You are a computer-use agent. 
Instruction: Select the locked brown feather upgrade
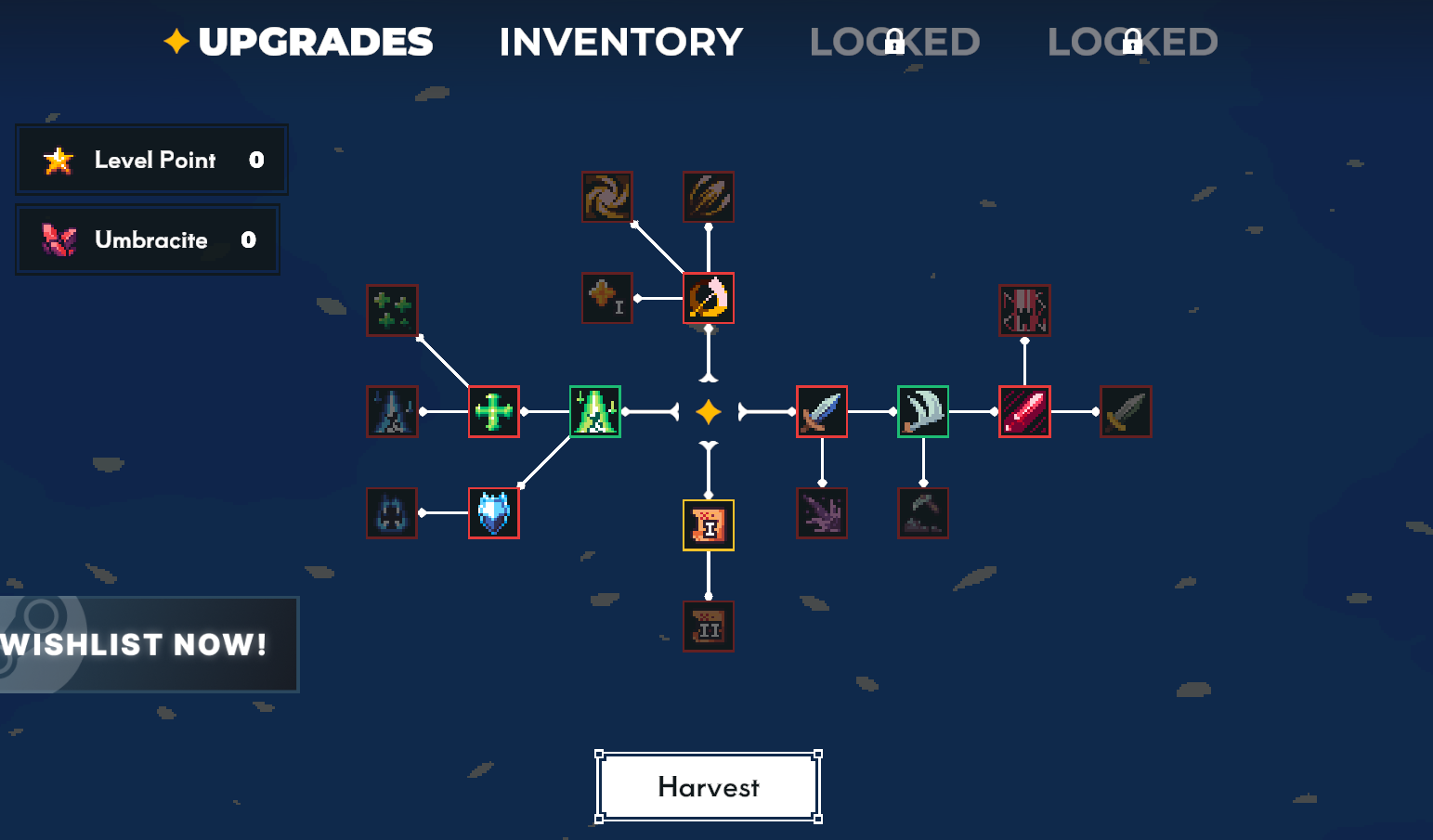click(709, 197)
